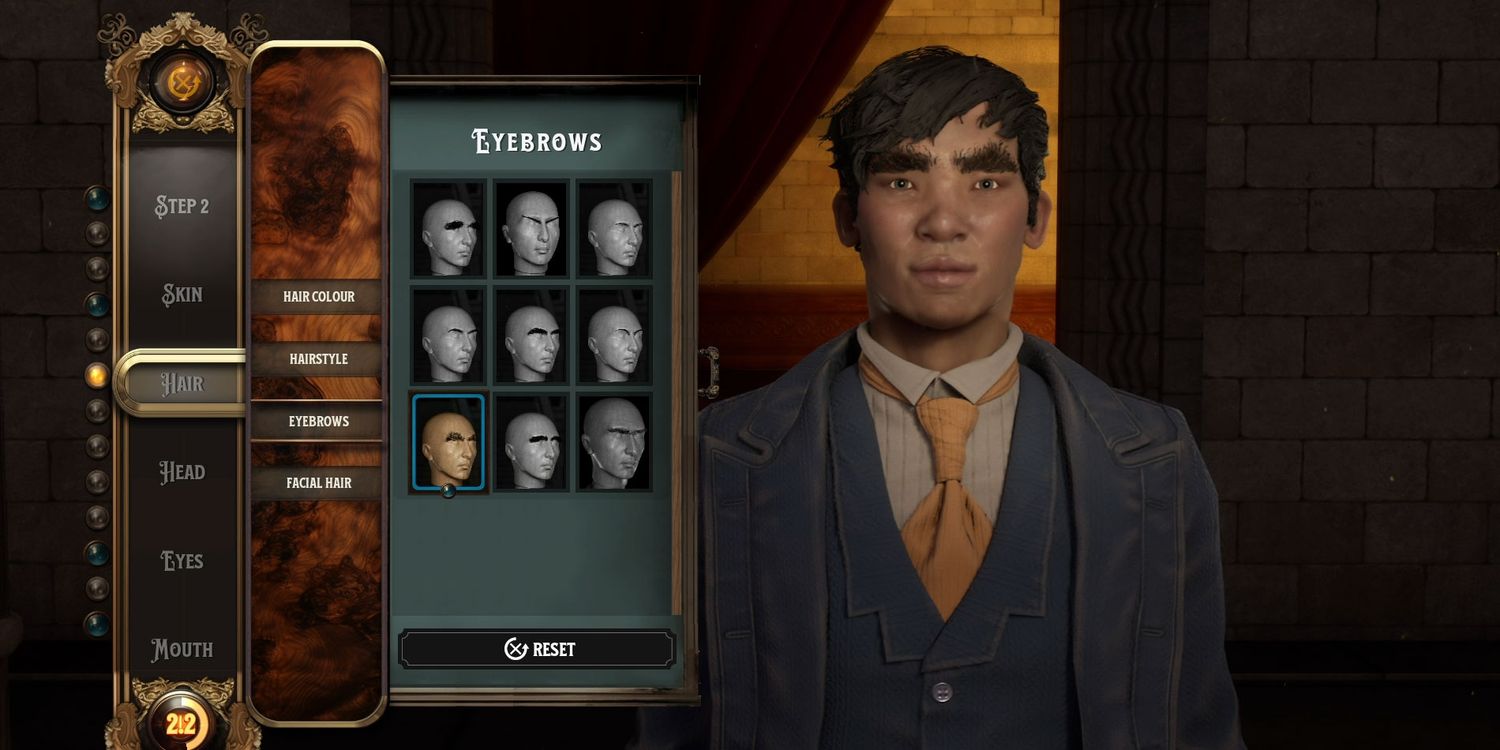1500x750 pixels.
Task: Open the Eyes category
Action: pyautogui.click(x=182, y=561)
